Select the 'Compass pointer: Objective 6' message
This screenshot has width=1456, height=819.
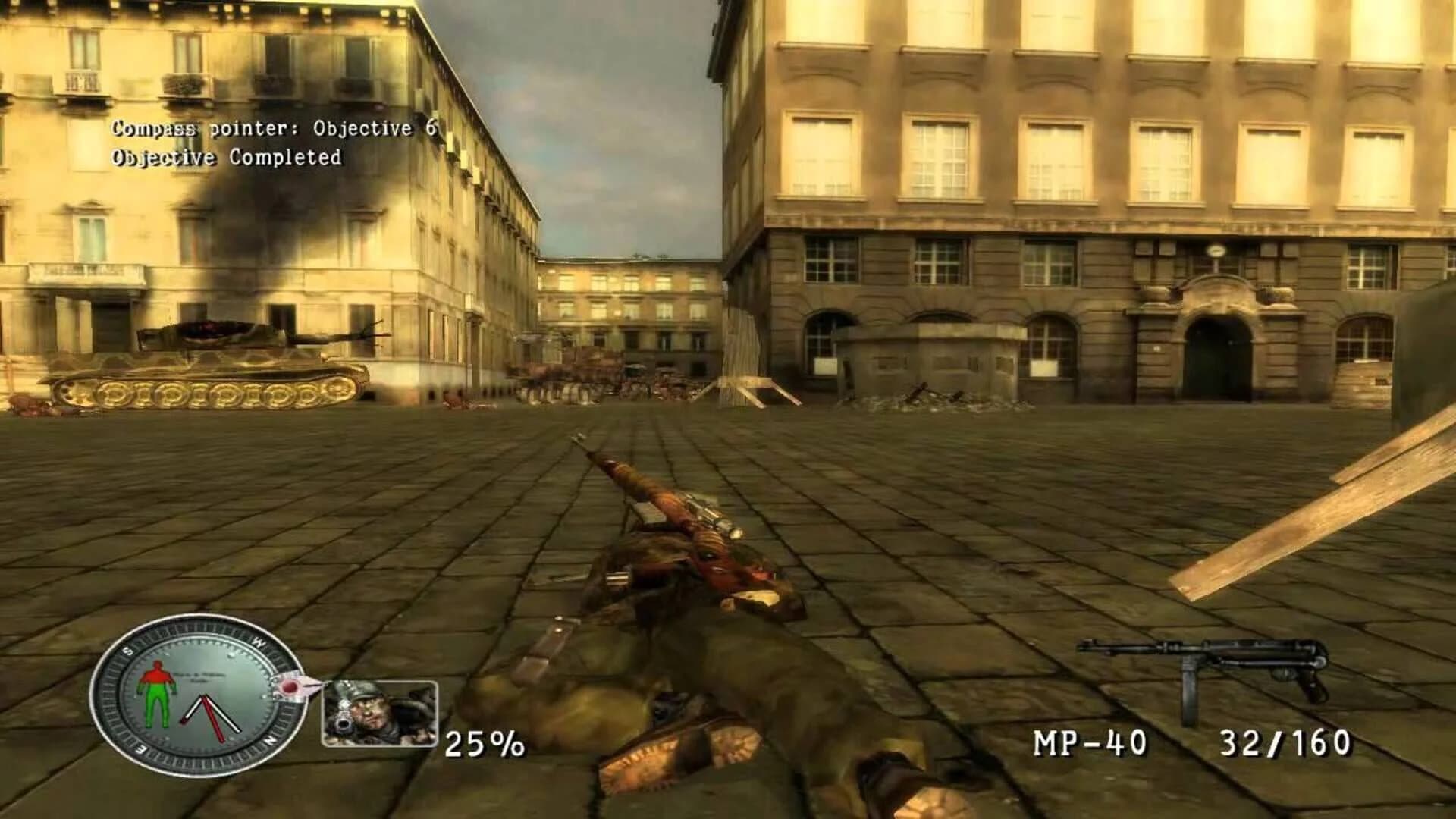(273, 130)
